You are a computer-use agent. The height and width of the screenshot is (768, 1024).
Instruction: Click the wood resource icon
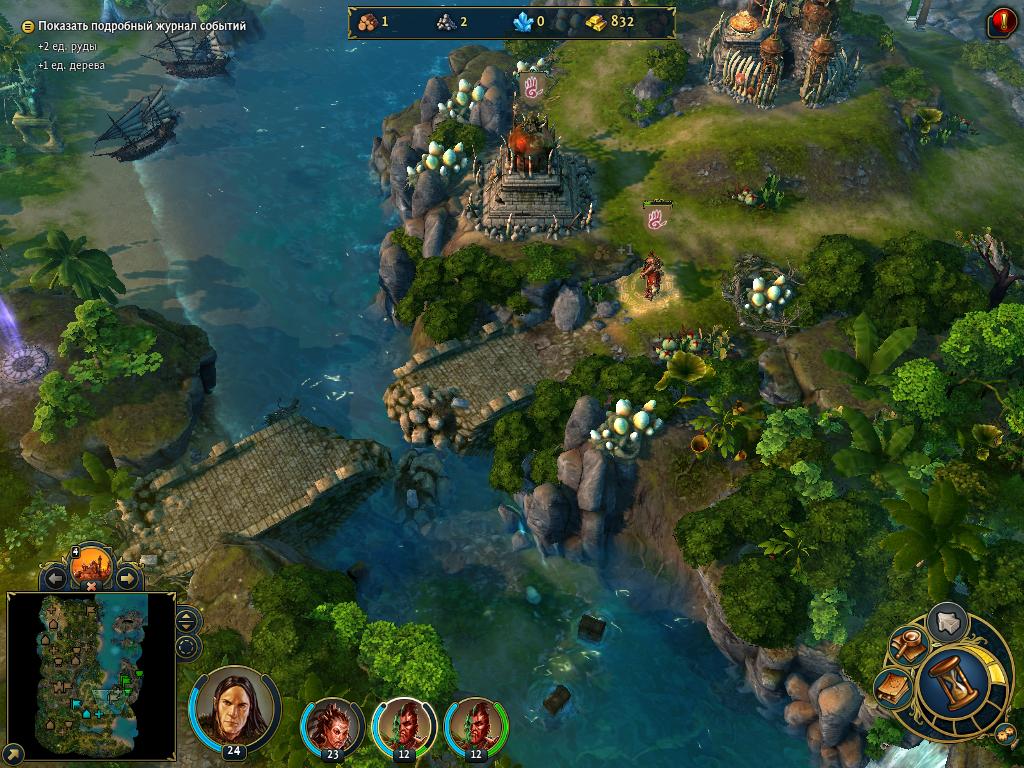[x=365, y=21]
